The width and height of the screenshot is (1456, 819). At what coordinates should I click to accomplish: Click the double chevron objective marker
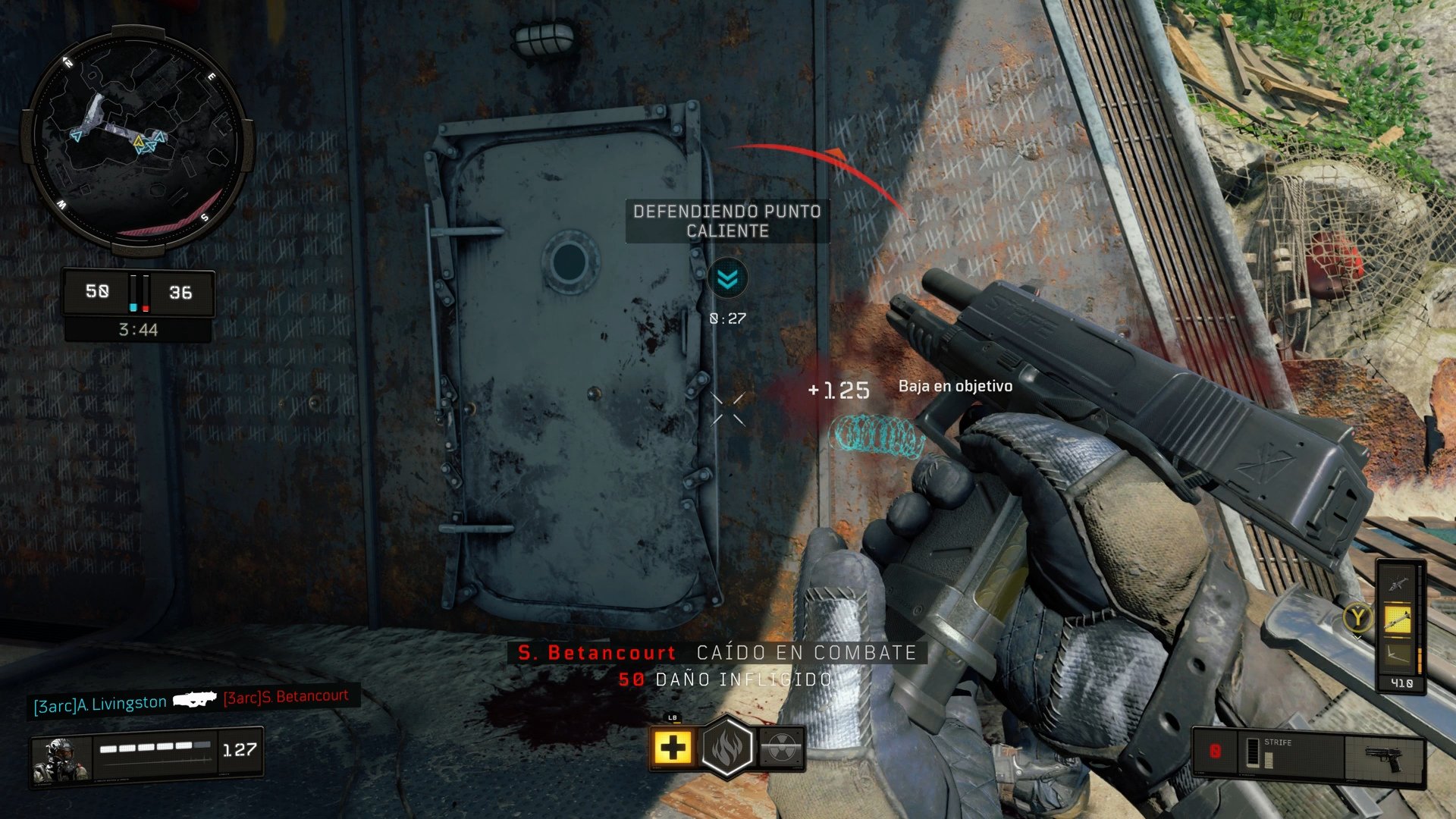(x=727, y=278)
